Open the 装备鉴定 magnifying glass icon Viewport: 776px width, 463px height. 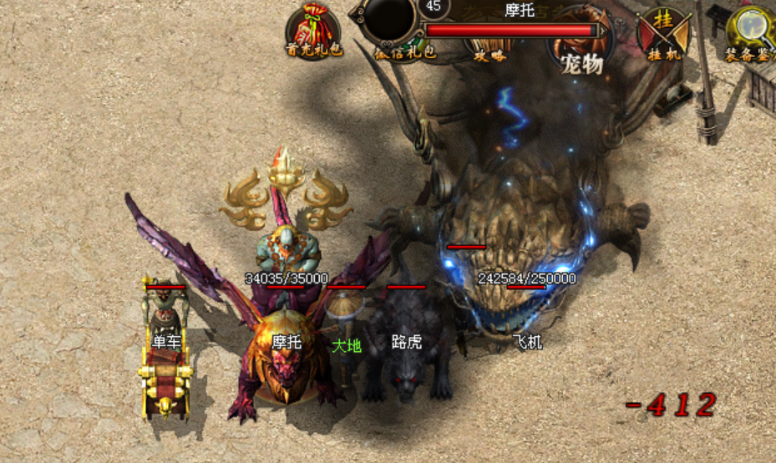pyautogui.click(x=750, y=30)
